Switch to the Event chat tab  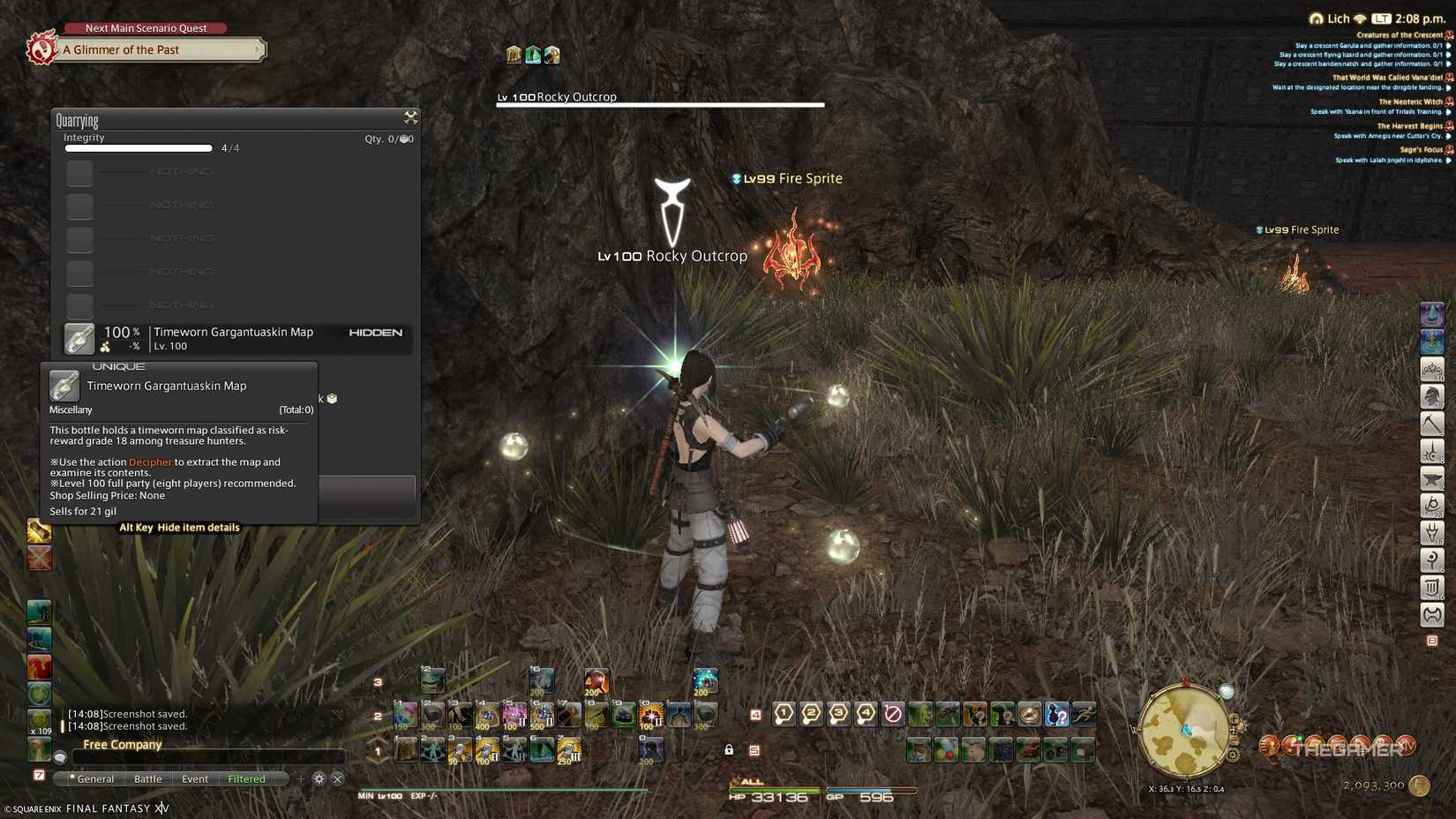click(x=194, y=779)
